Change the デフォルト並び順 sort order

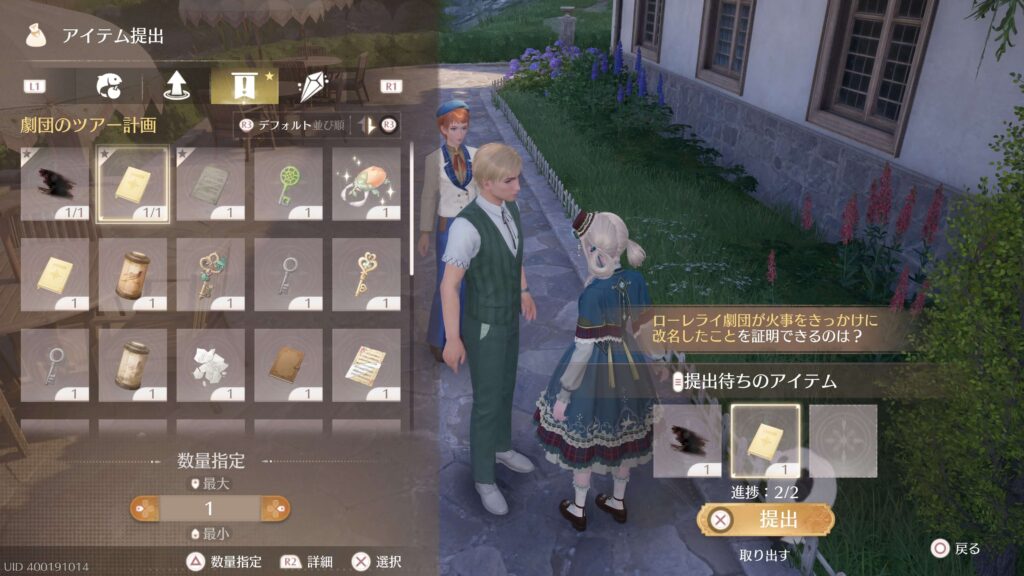(x=282, y=125)
